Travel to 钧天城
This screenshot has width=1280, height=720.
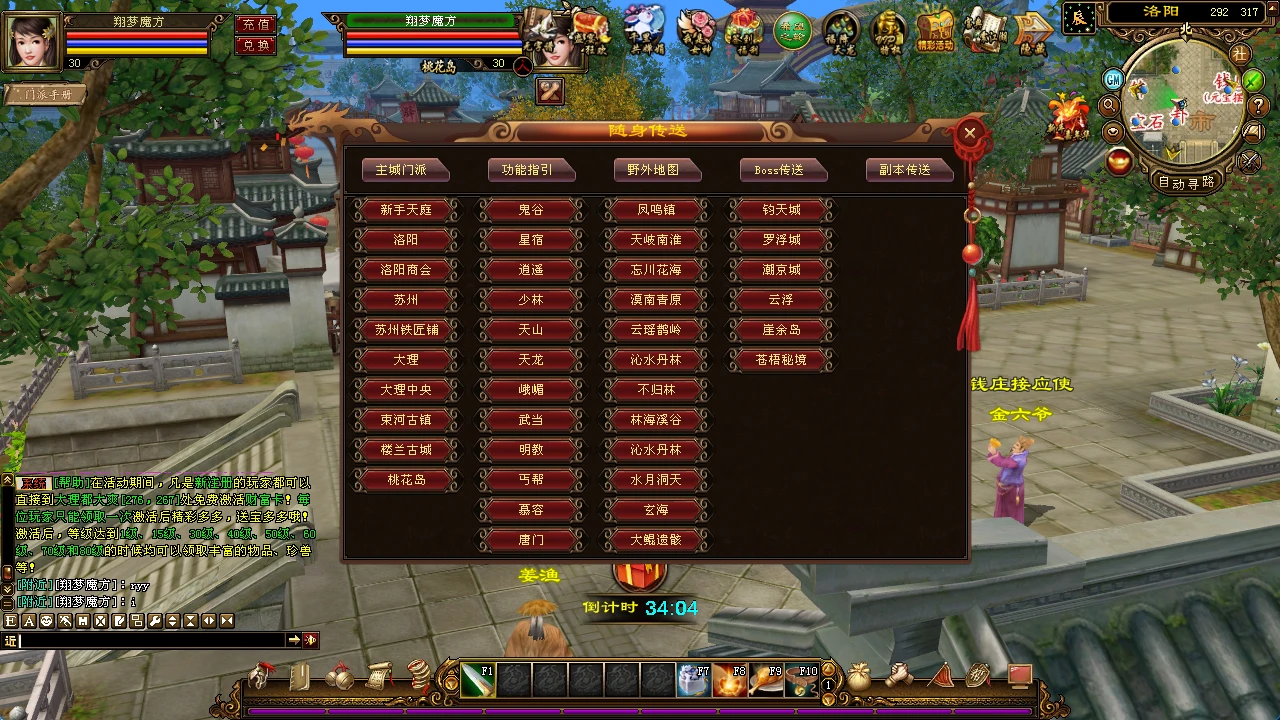781,210
